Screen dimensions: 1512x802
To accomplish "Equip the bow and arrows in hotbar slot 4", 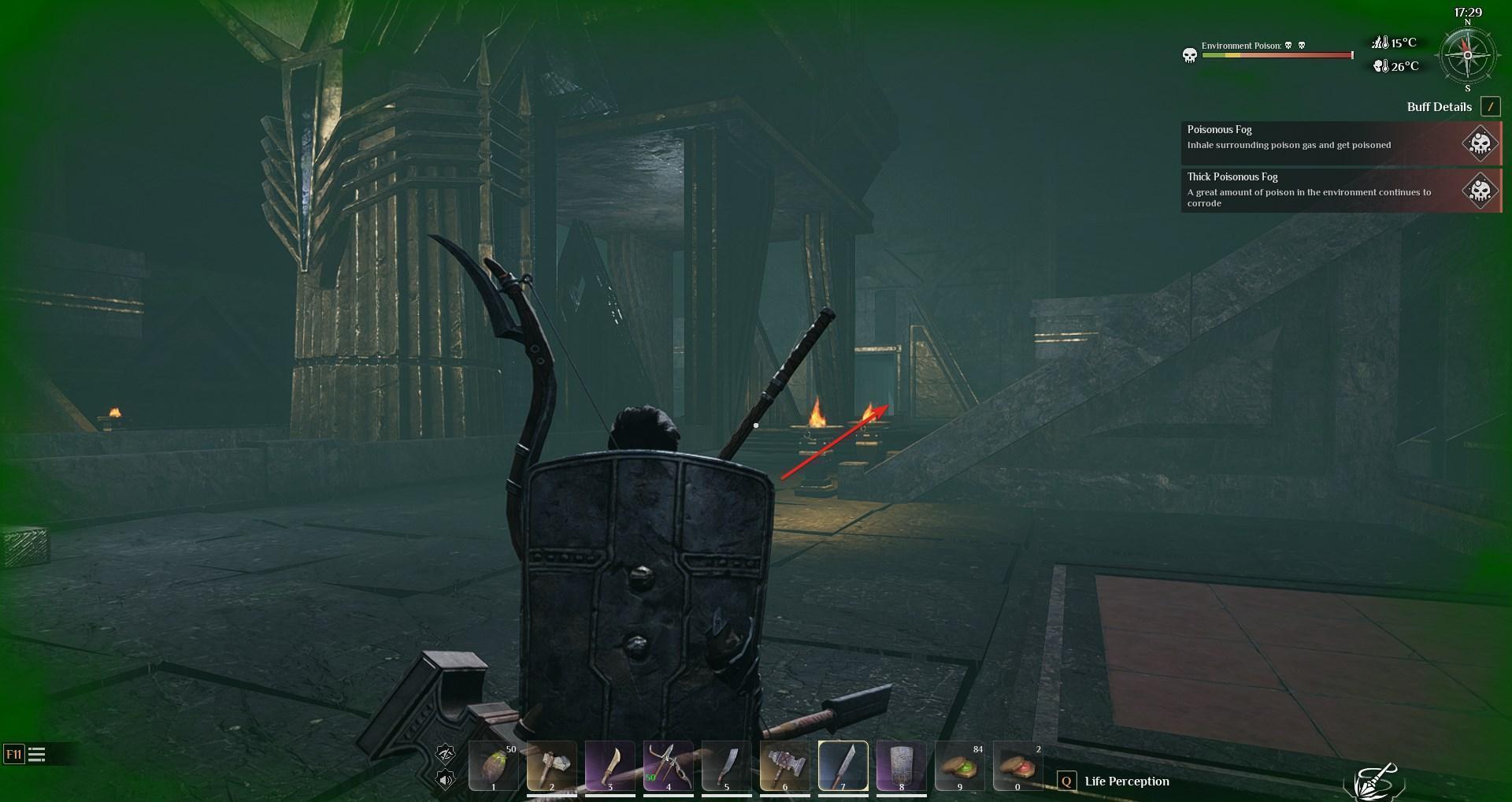I will pos(668,766).
